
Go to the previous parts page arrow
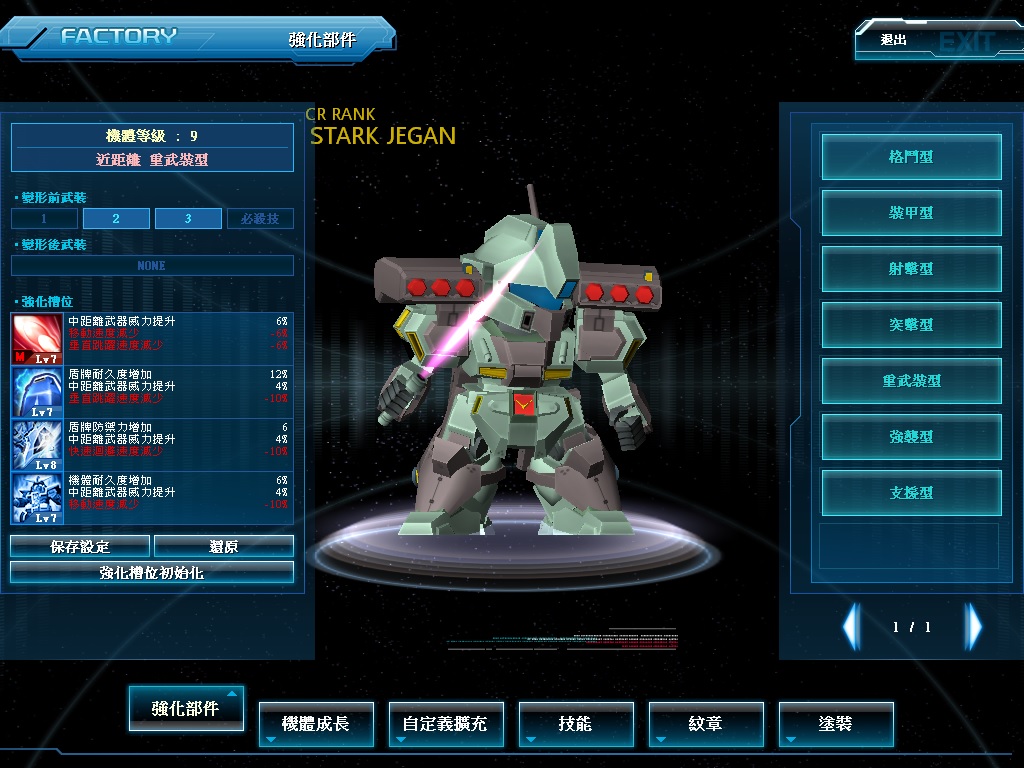(x=851, y=627)
